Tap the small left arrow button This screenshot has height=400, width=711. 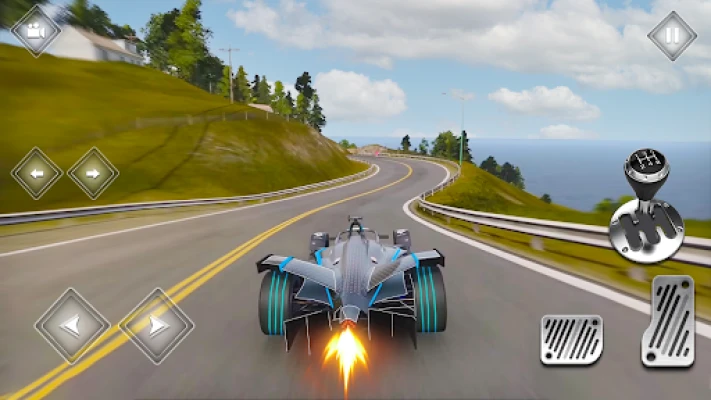(x=36, y=173)
